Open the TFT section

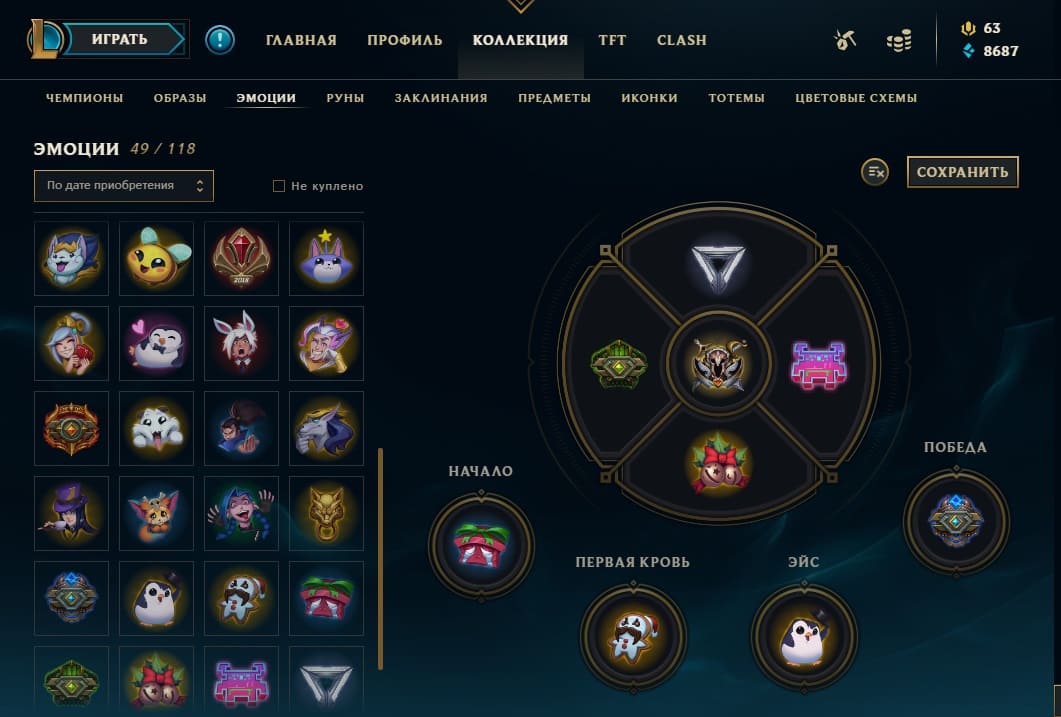coord(612,41)
